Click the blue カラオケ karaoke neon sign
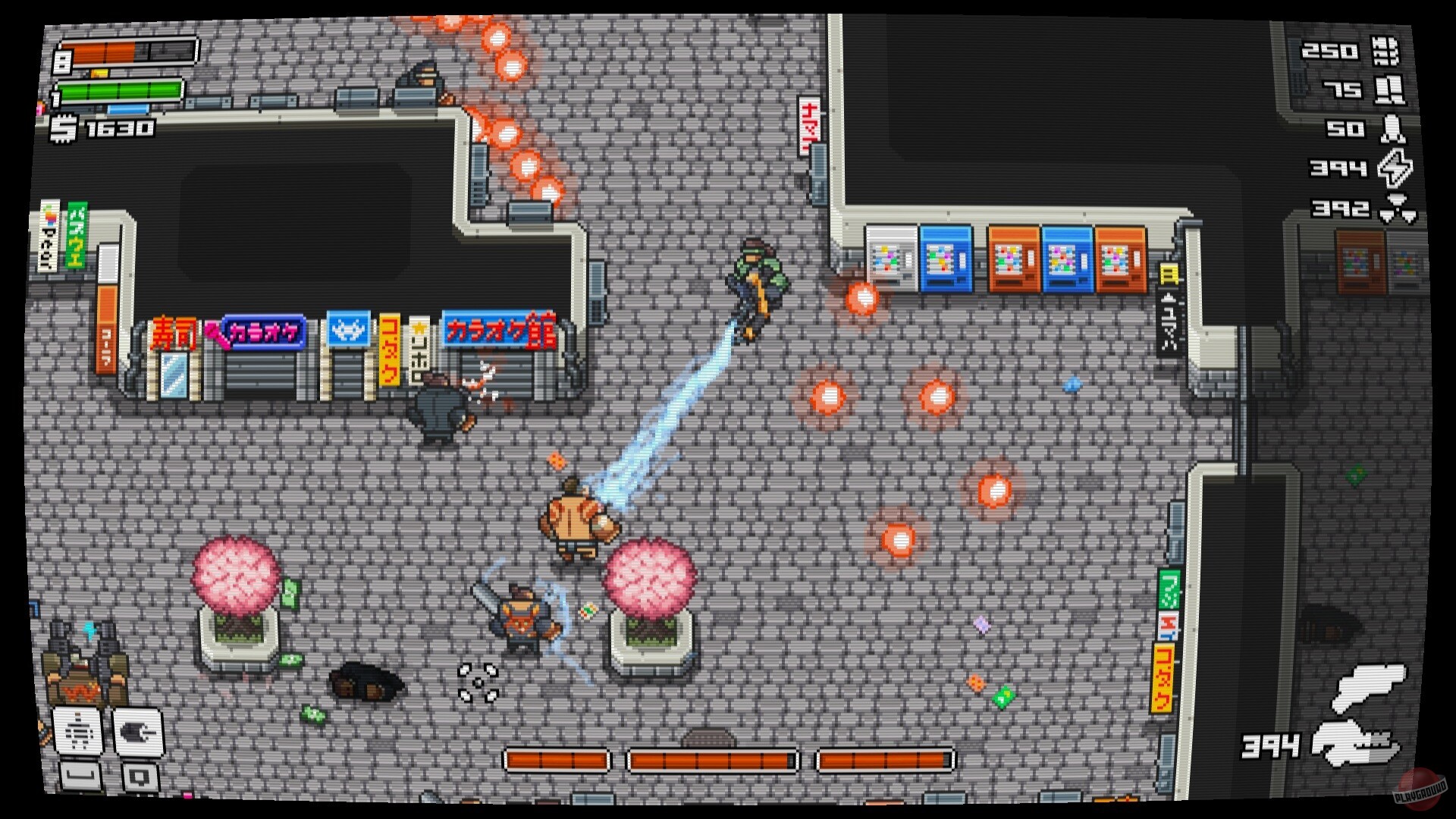 [262, 334]
